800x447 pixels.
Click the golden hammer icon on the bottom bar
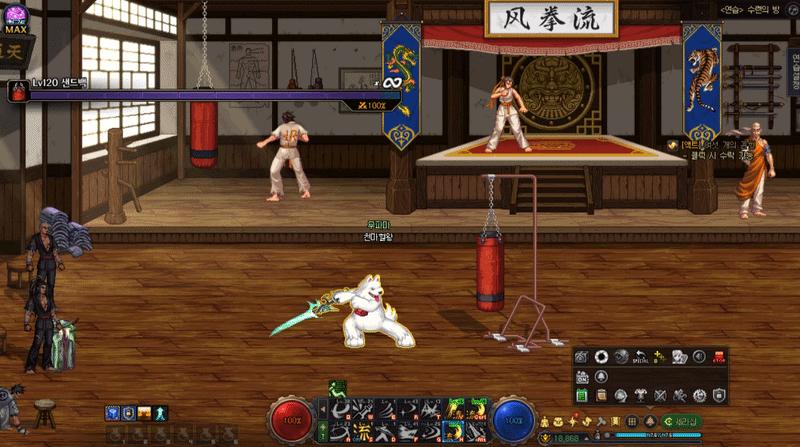[x=602, y=422]
